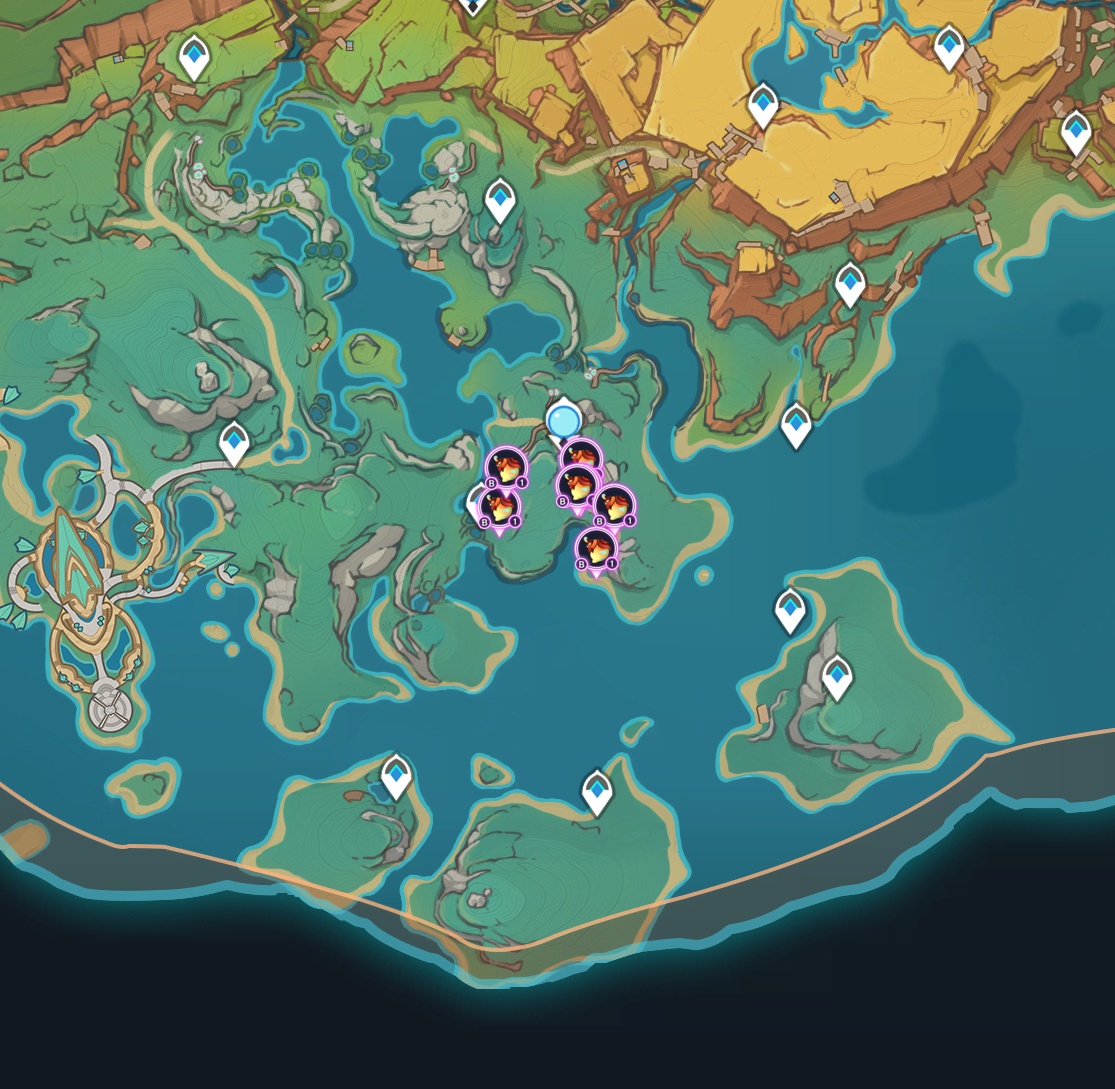Image resolution: width=1115 pixels, height=1089 pixels.
Task: Select the waypoint at the far right map edge
Action: (x=1075, y=132)
